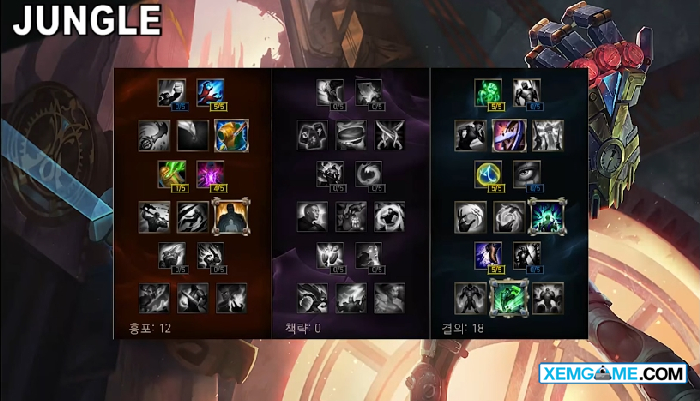Select the colored Tough Skin mastery icon
700x401 pixels.
[x=508, y=134]
